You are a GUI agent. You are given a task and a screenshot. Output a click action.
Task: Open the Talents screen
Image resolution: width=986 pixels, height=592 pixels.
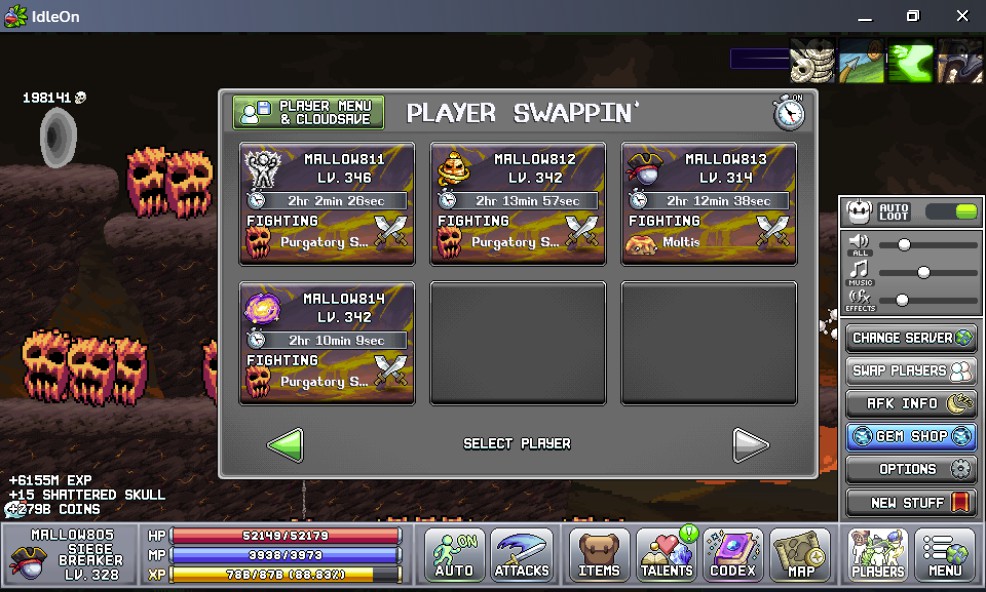[667, 555]
